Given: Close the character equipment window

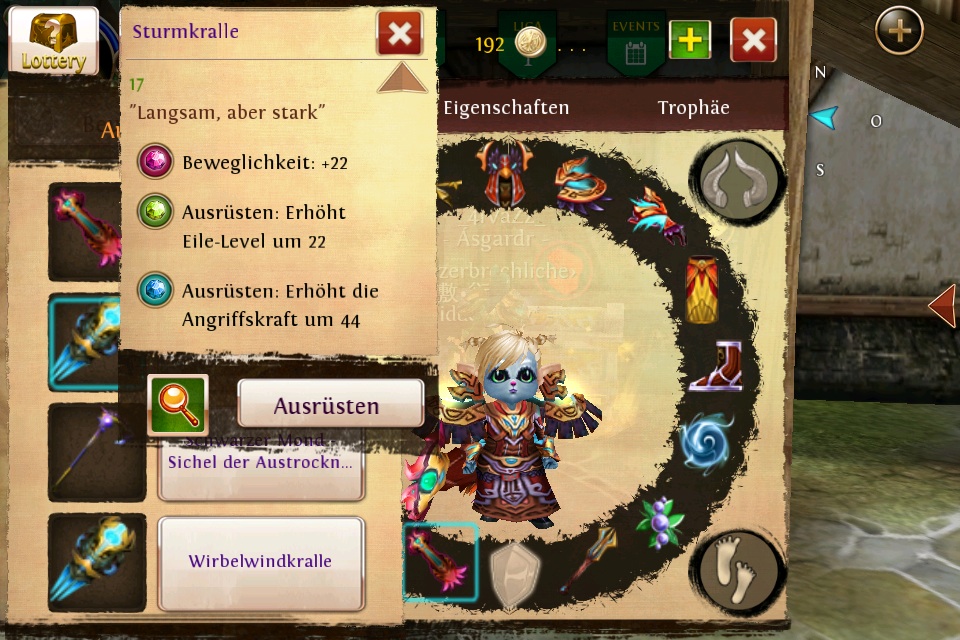Looking at the screenshot, I should click(753, 40).
